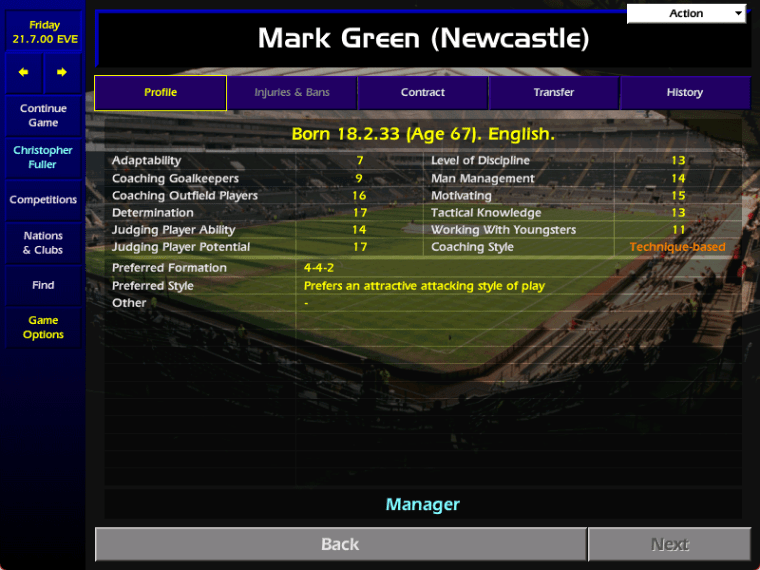Open Game Options

click(x=43, y=328)
